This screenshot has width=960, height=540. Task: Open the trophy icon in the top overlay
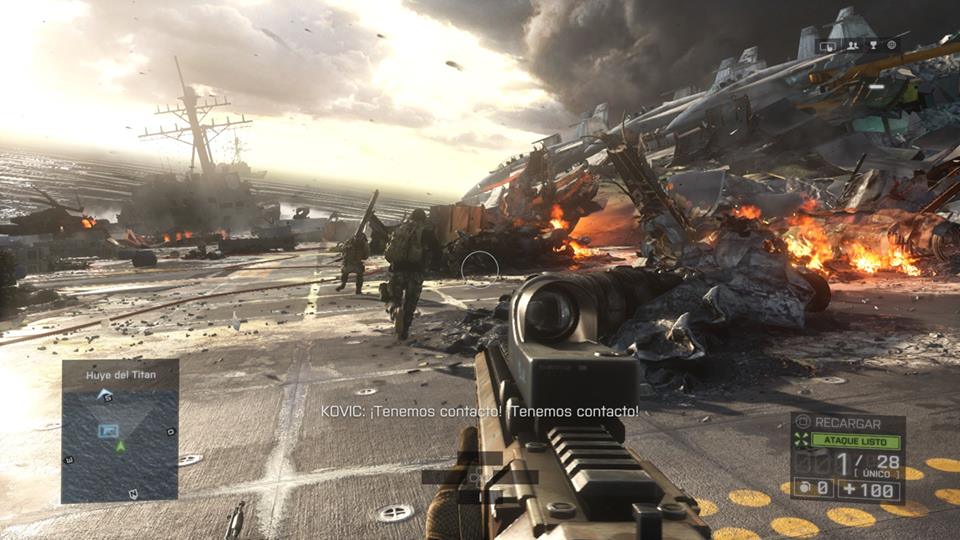[x=872, y=45]
